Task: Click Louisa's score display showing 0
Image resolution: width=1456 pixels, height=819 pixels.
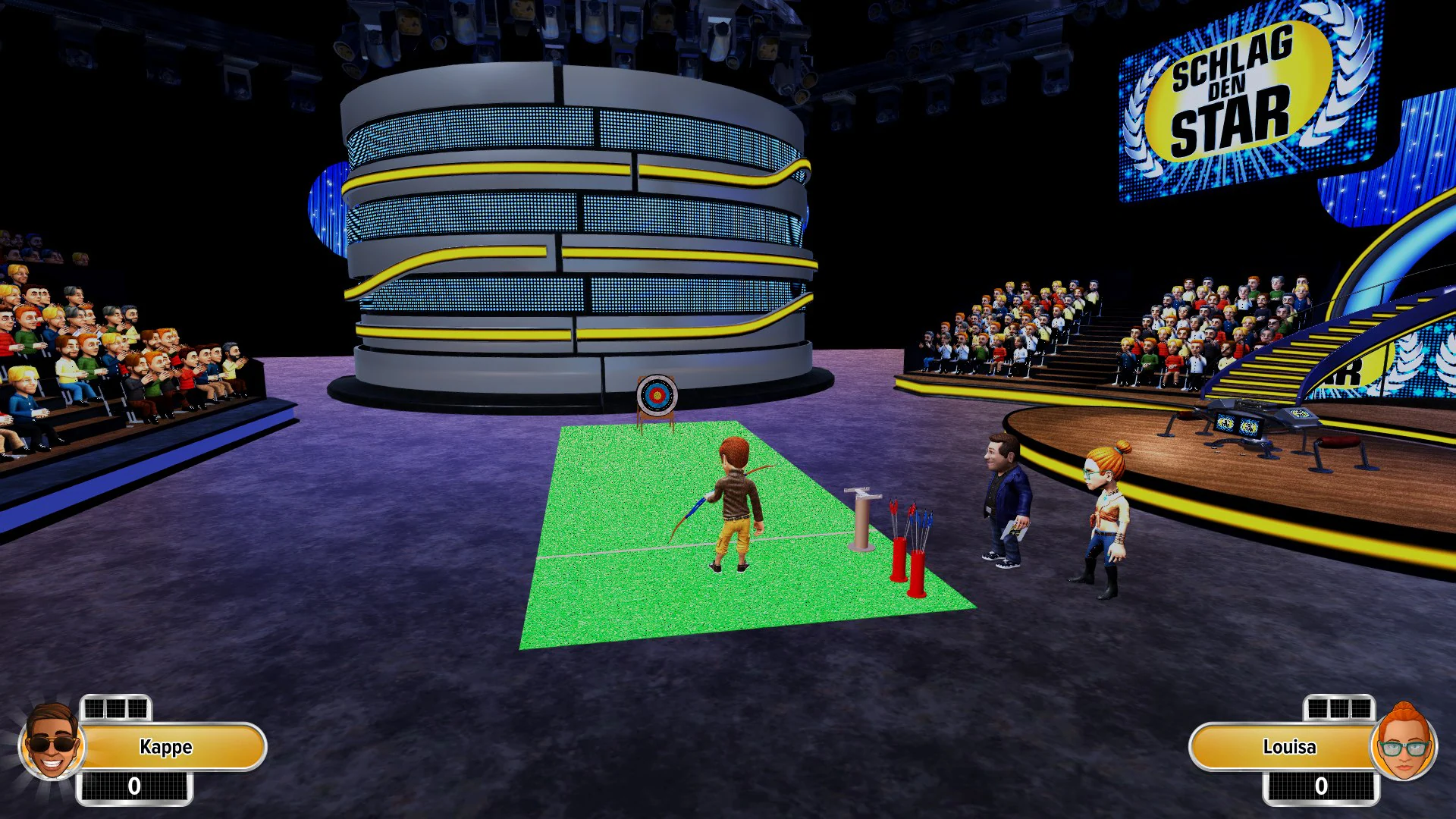Action: (x=1323, y=786)
